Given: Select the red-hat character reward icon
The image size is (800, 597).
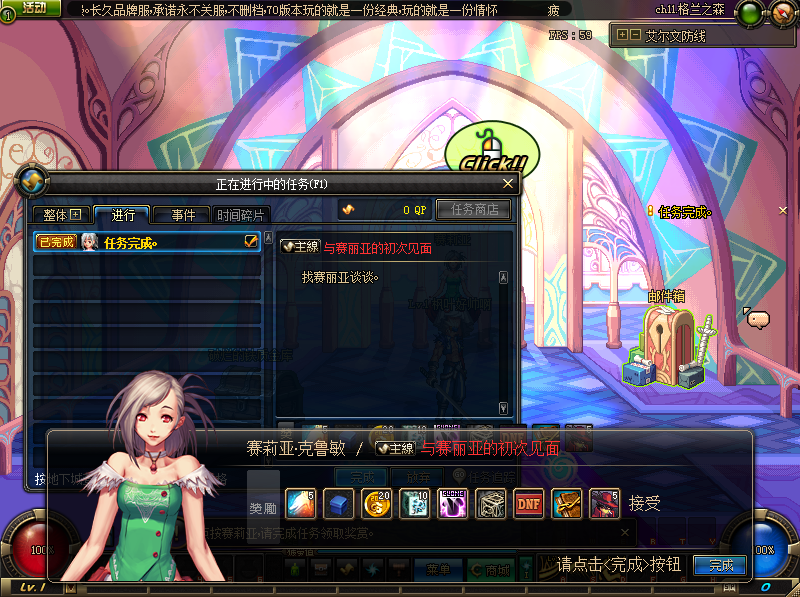Looking at the screenshot, I should [x=604, y=503].
